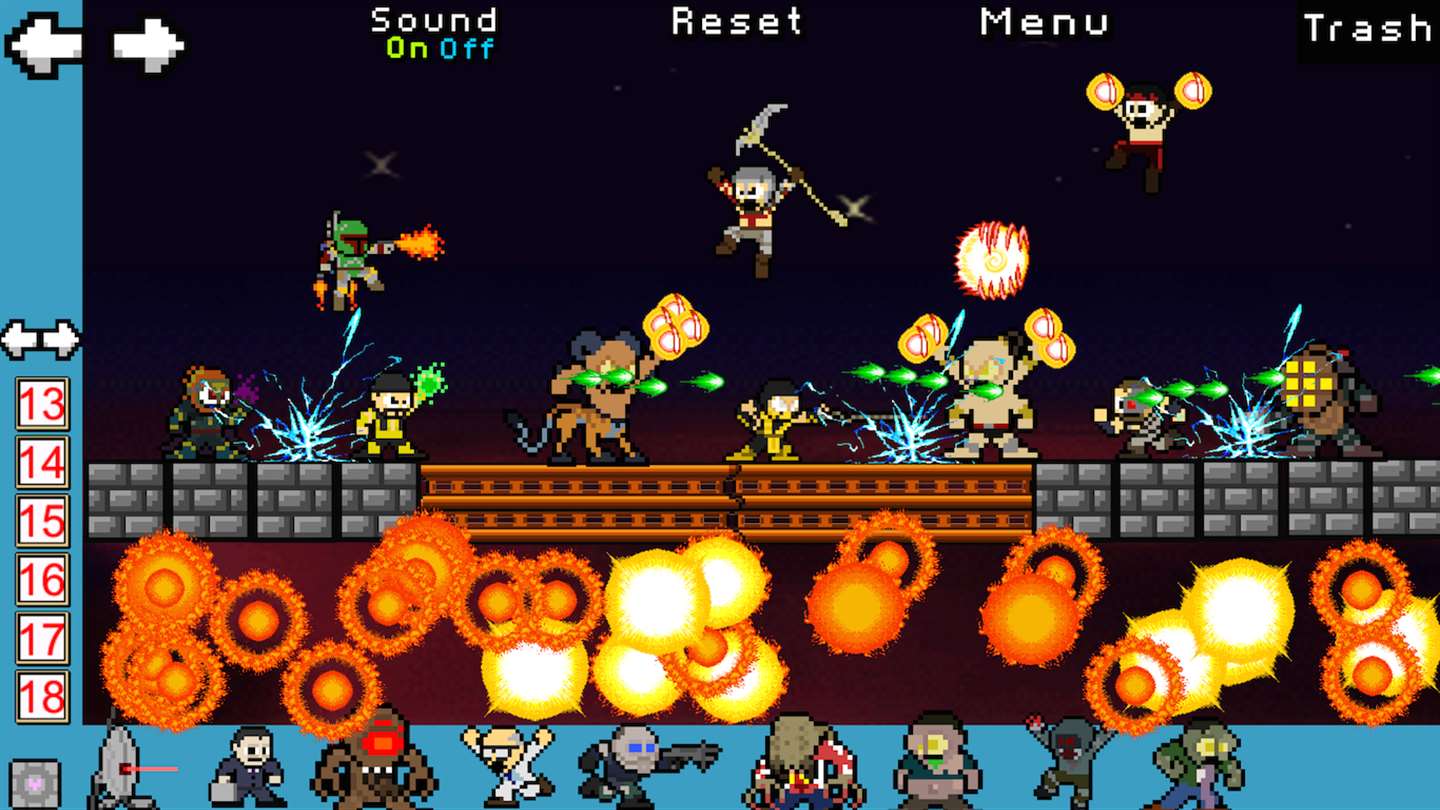Pick the companion cube item
Image resolution: width=1440 pixels, height=810 pixels.
35,783
